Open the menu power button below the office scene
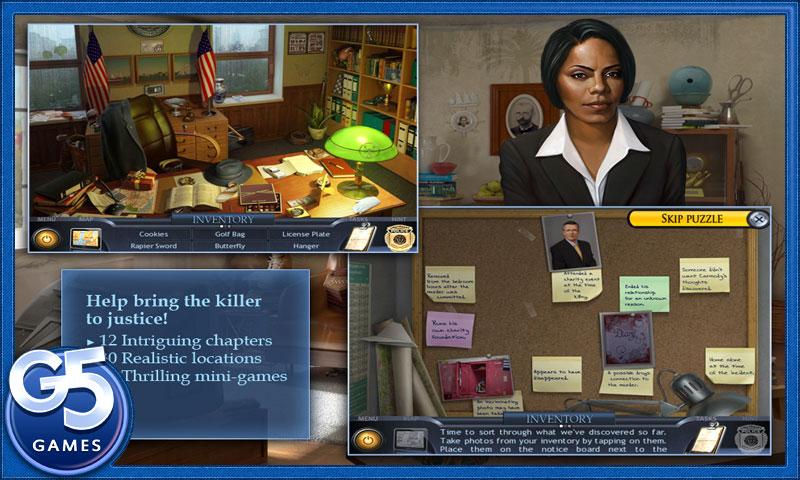Screen dimensions: 800x480 (45, 238)
